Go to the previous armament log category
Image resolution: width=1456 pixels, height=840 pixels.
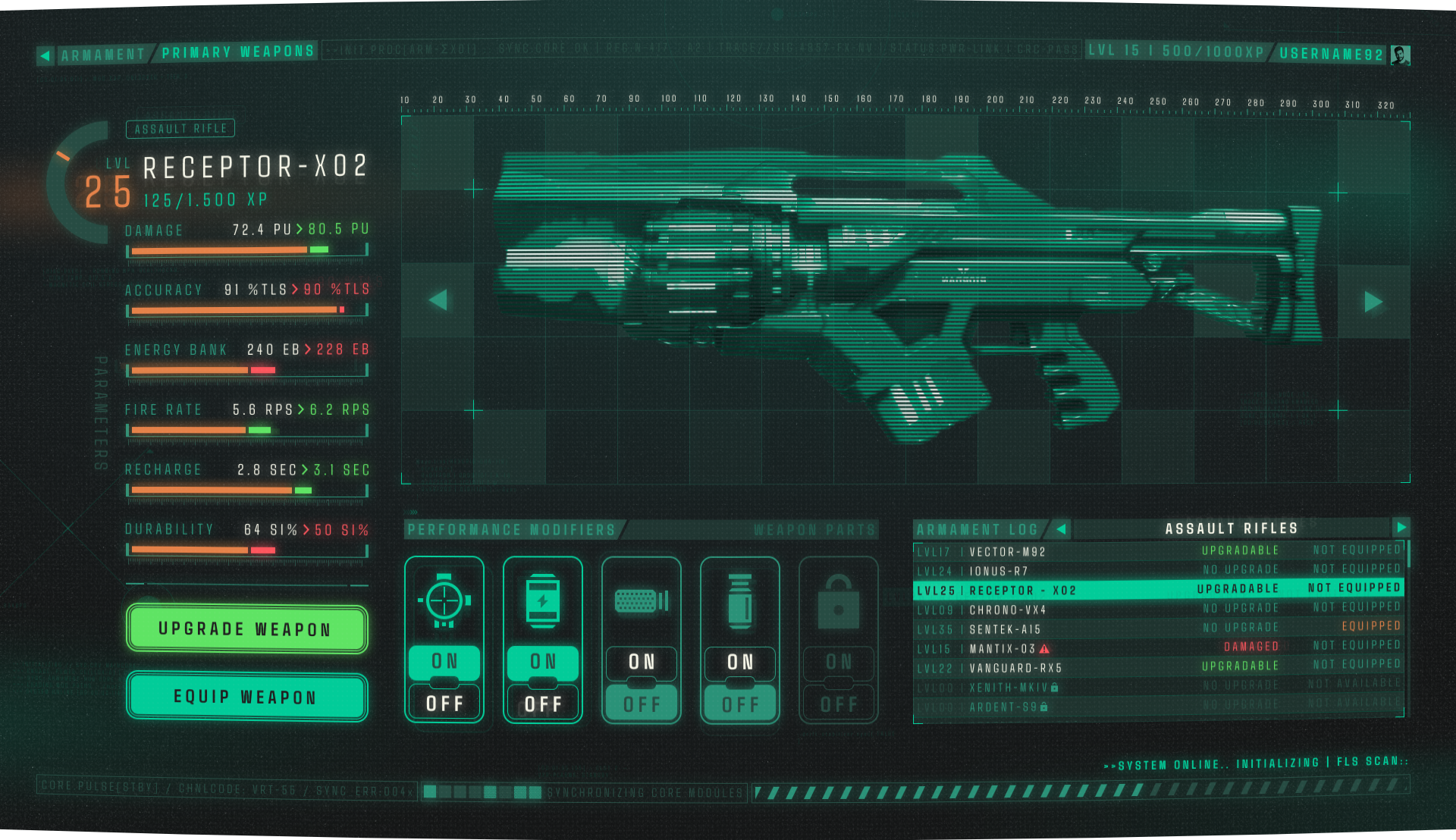pyautogui.click(x=1061, y=528)
